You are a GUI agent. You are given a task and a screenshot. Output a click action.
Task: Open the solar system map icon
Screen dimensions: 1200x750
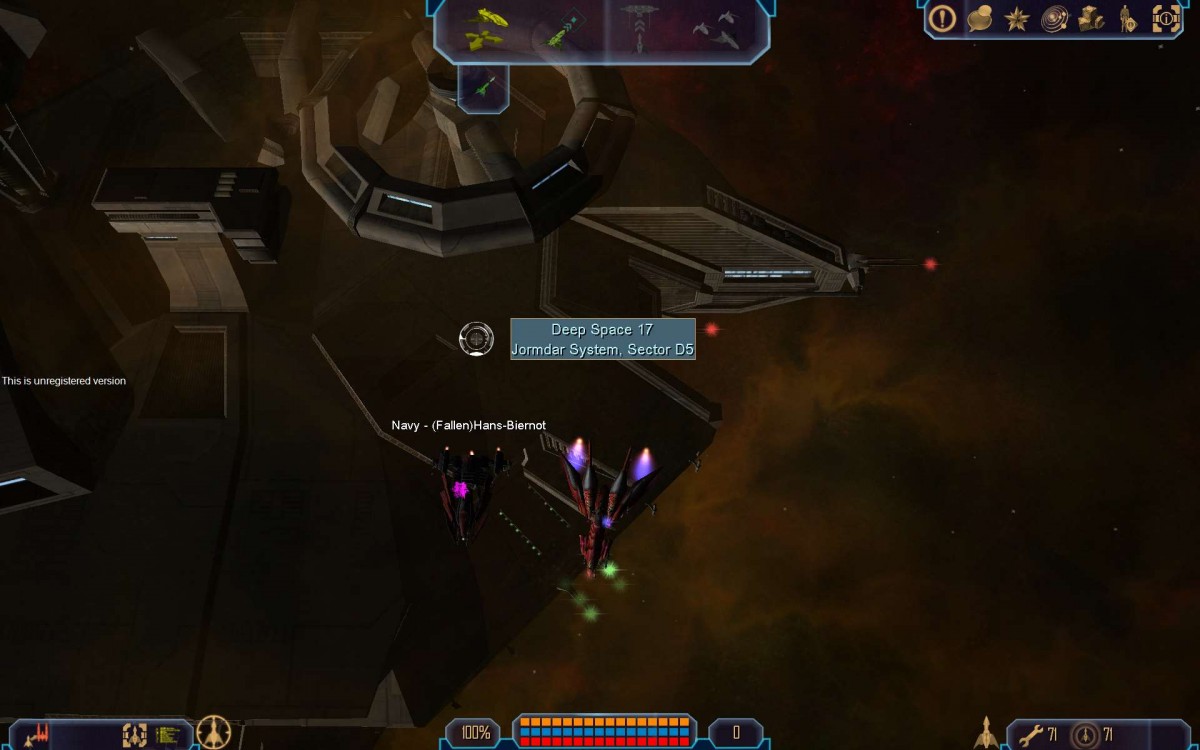pos(1054,18)
